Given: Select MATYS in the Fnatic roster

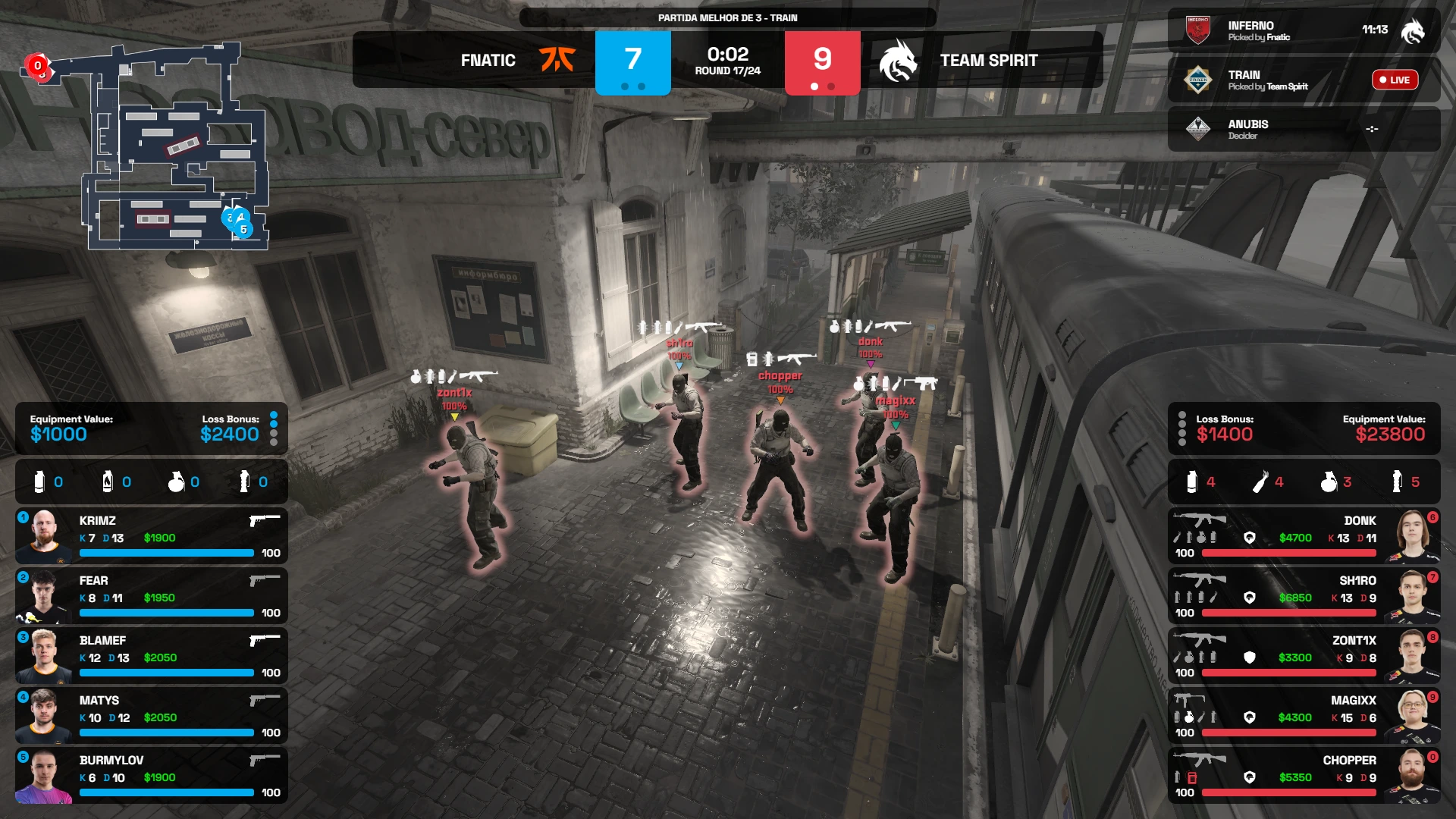Looking at the screenshot, I should point(152,716).
